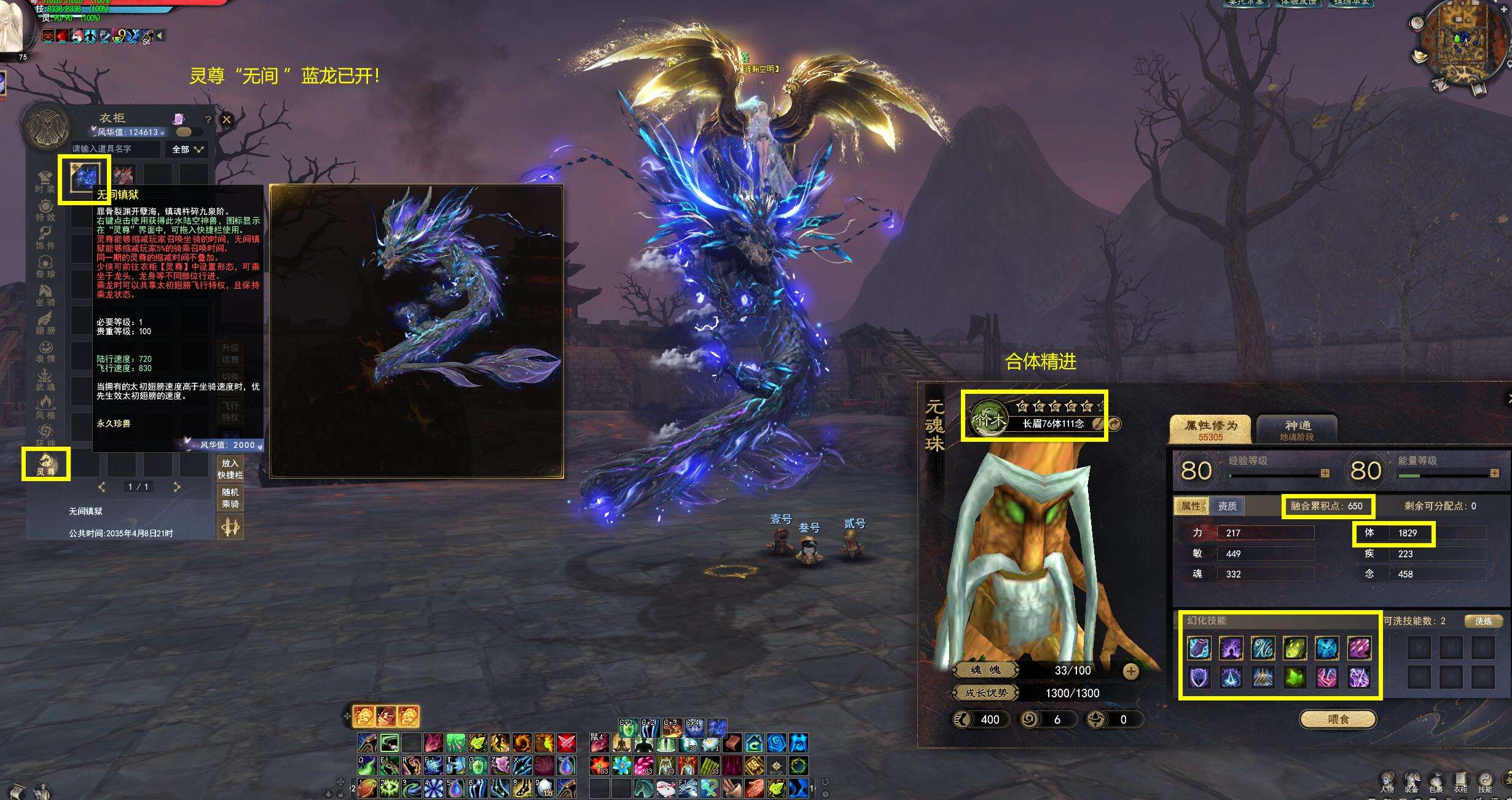Close the 衣柜 wardrobe window
The width and height of the screenshot is (1512, 800).
coord(227,120)
